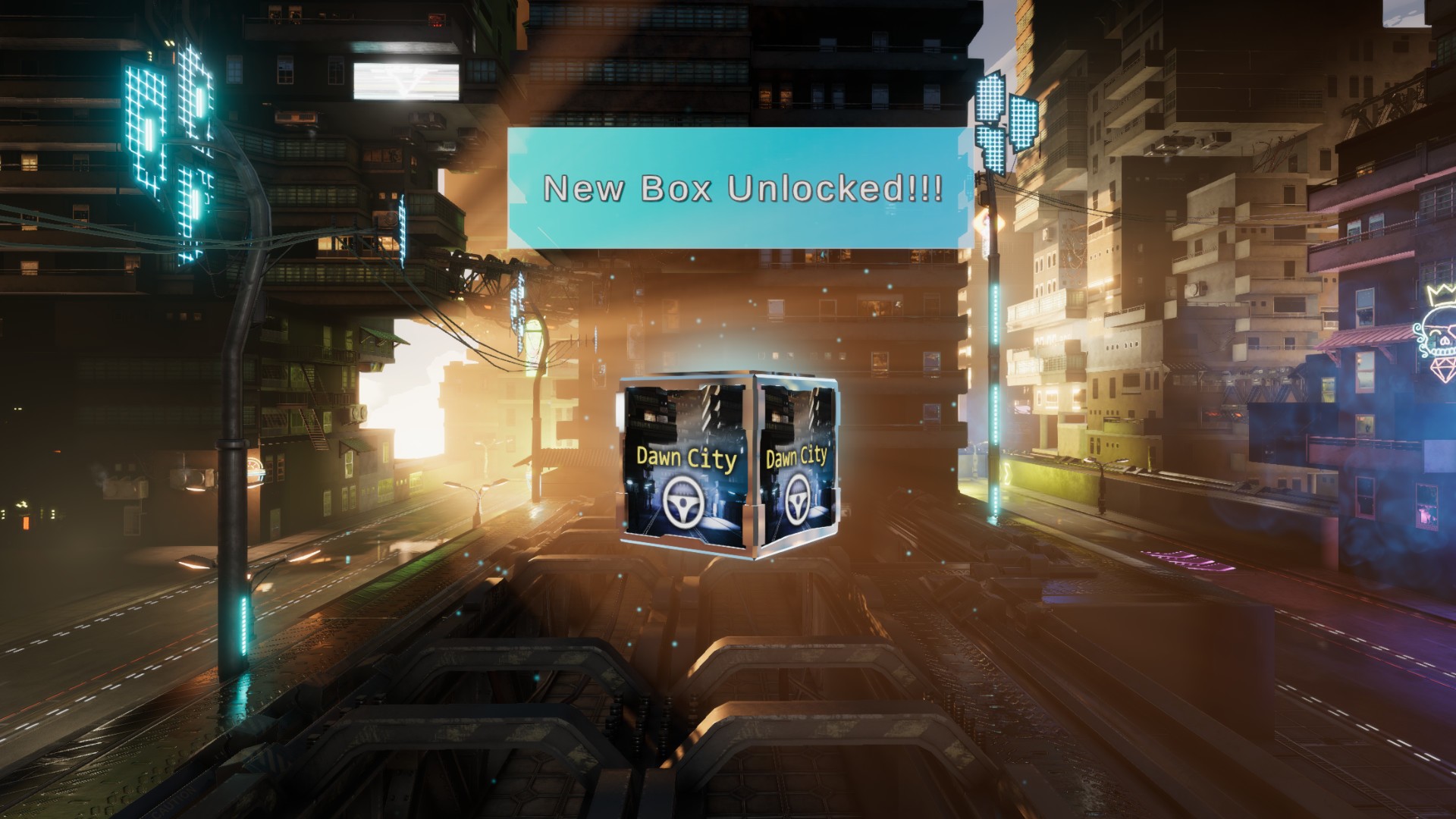Click the New Box Unlocked!!! text
This screenshot has width=1456, height=819.
click(x=743, y=187)
